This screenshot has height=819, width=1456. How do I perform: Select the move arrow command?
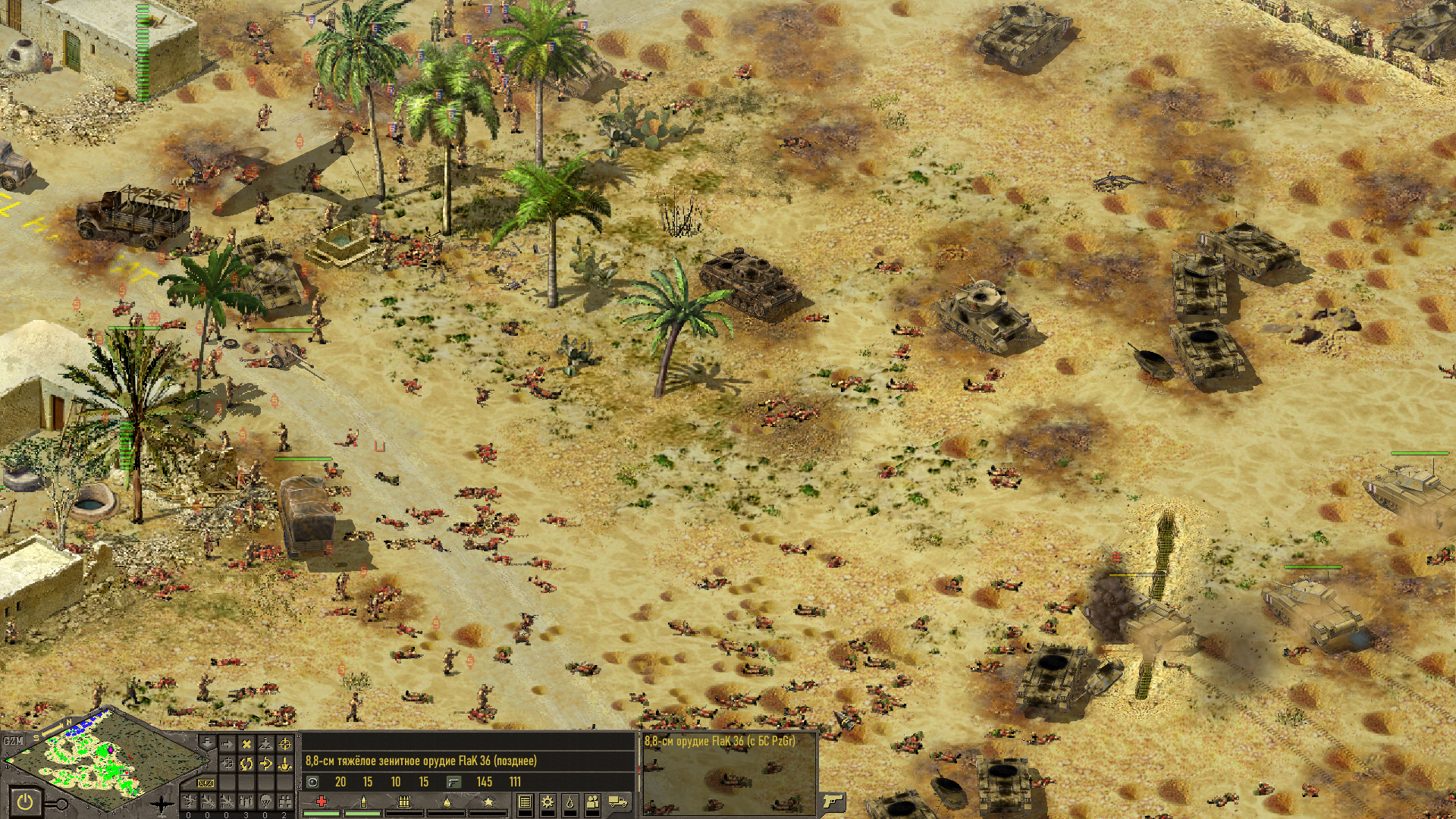(x=227, y=745)
